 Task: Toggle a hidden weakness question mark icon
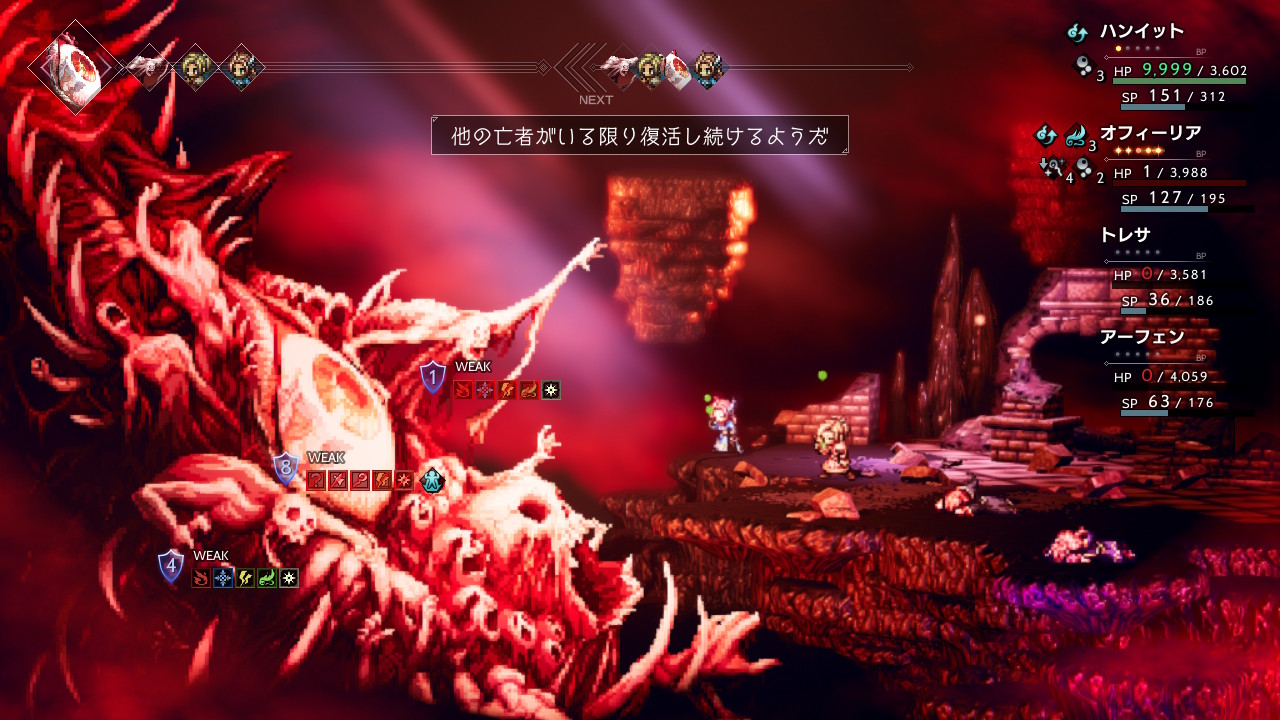[317, 479]
